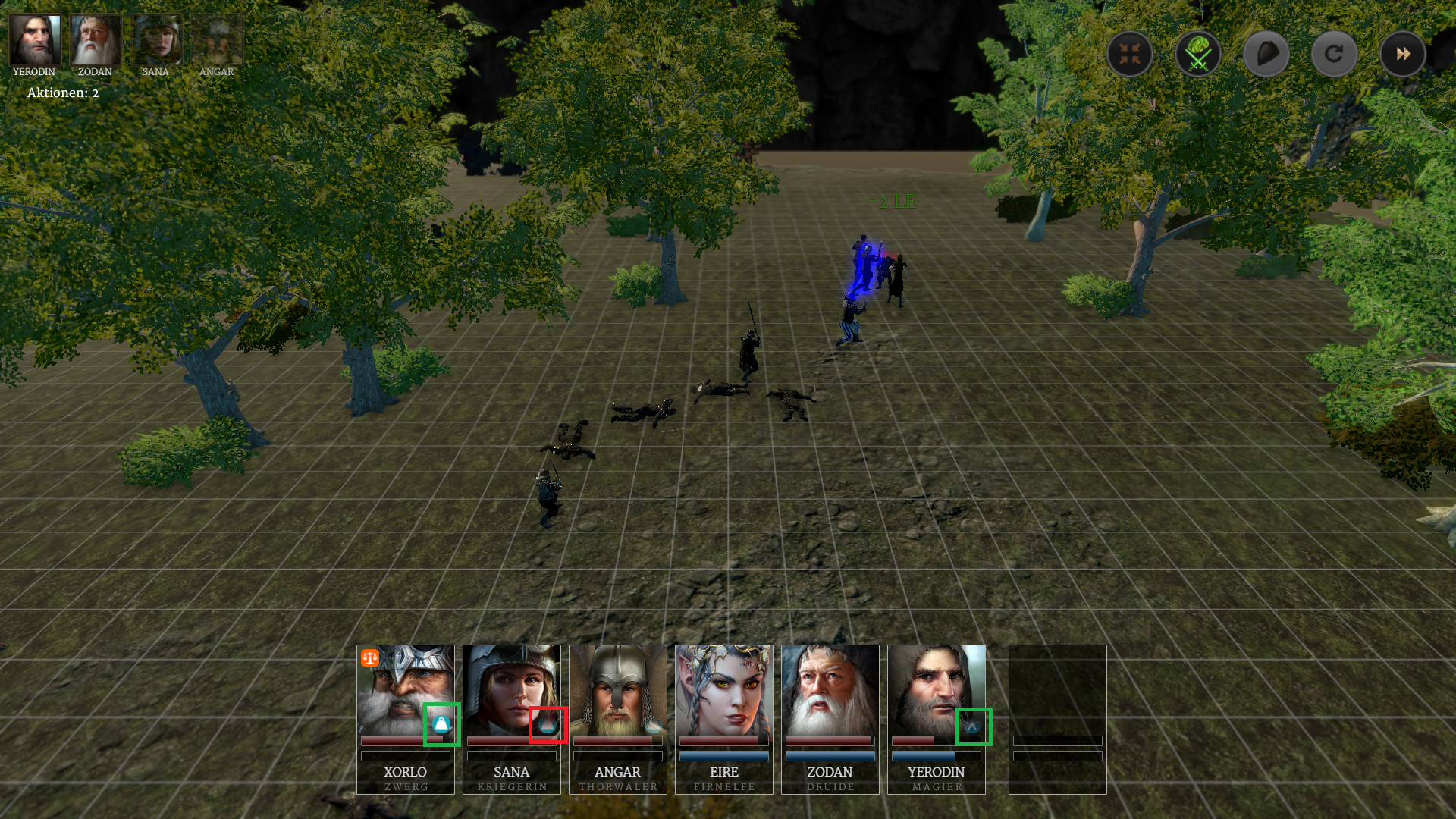Pick Zodan the Druide party card

click(x=830, y=719)
